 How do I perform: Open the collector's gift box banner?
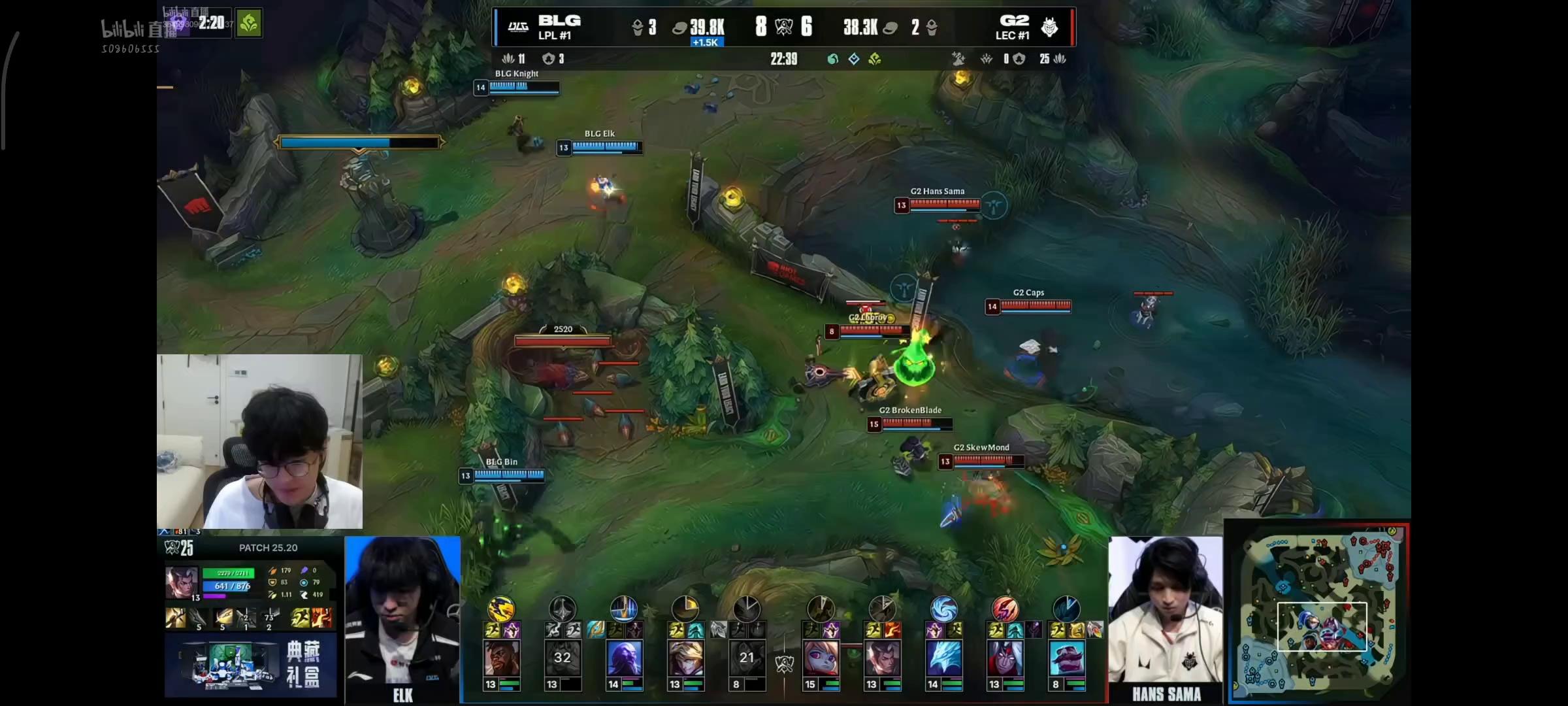click(251, 664)
